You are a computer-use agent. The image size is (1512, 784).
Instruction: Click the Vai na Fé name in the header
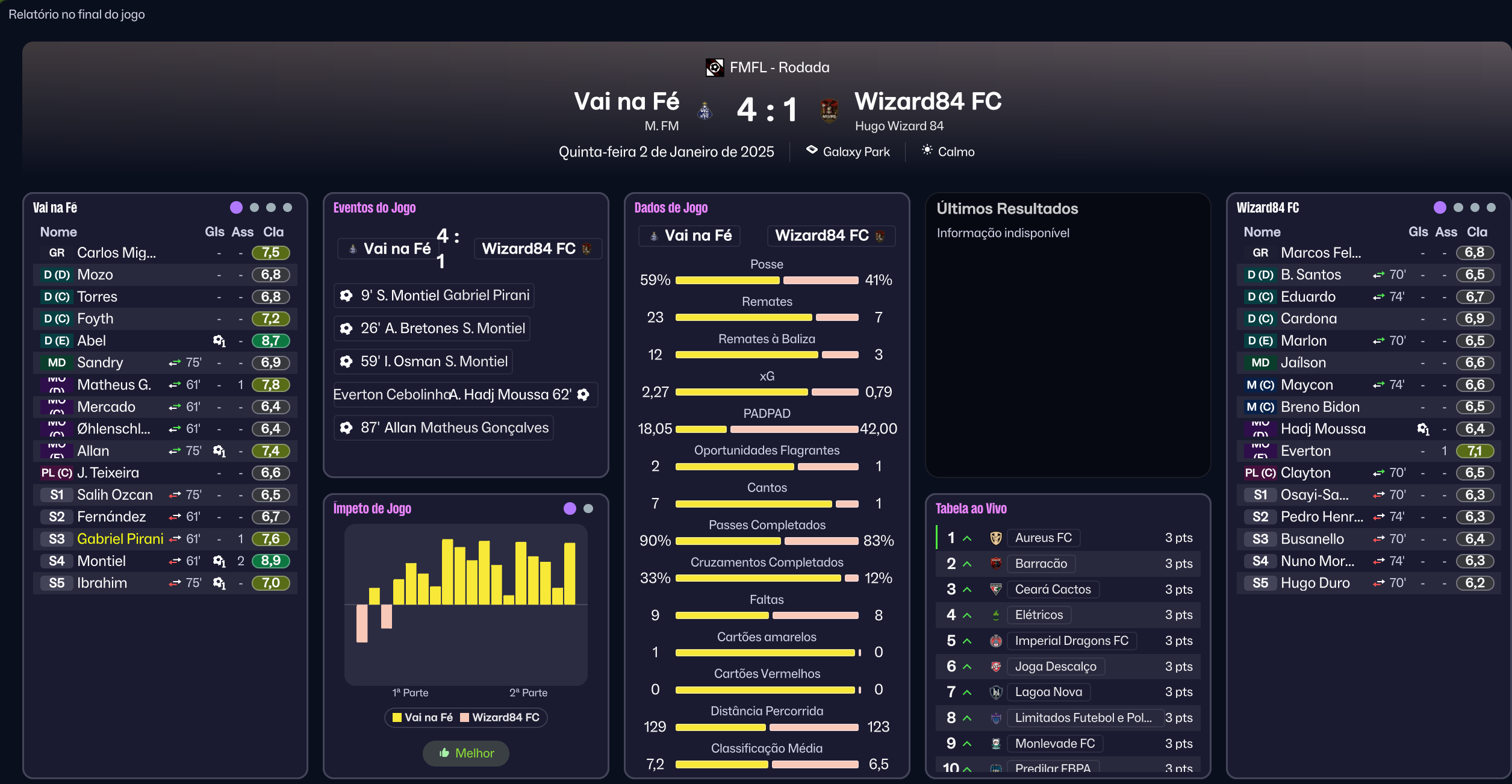pyautogui.click(x=626, y=101)
